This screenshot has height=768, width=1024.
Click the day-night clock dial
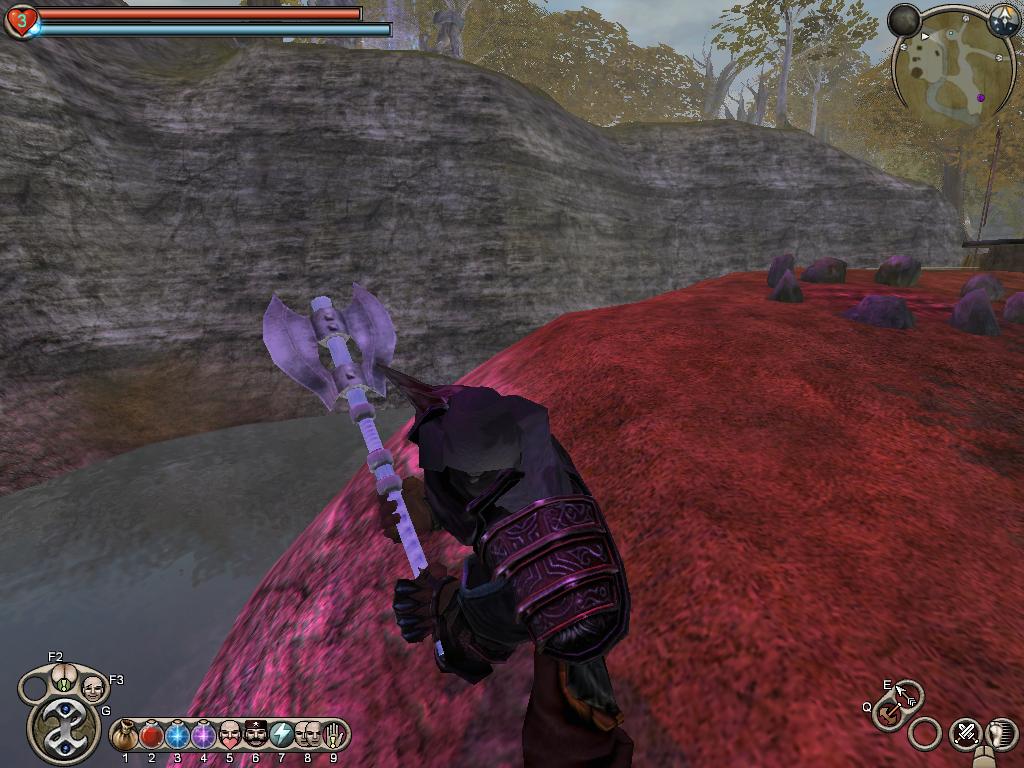tap(1004, 19)
